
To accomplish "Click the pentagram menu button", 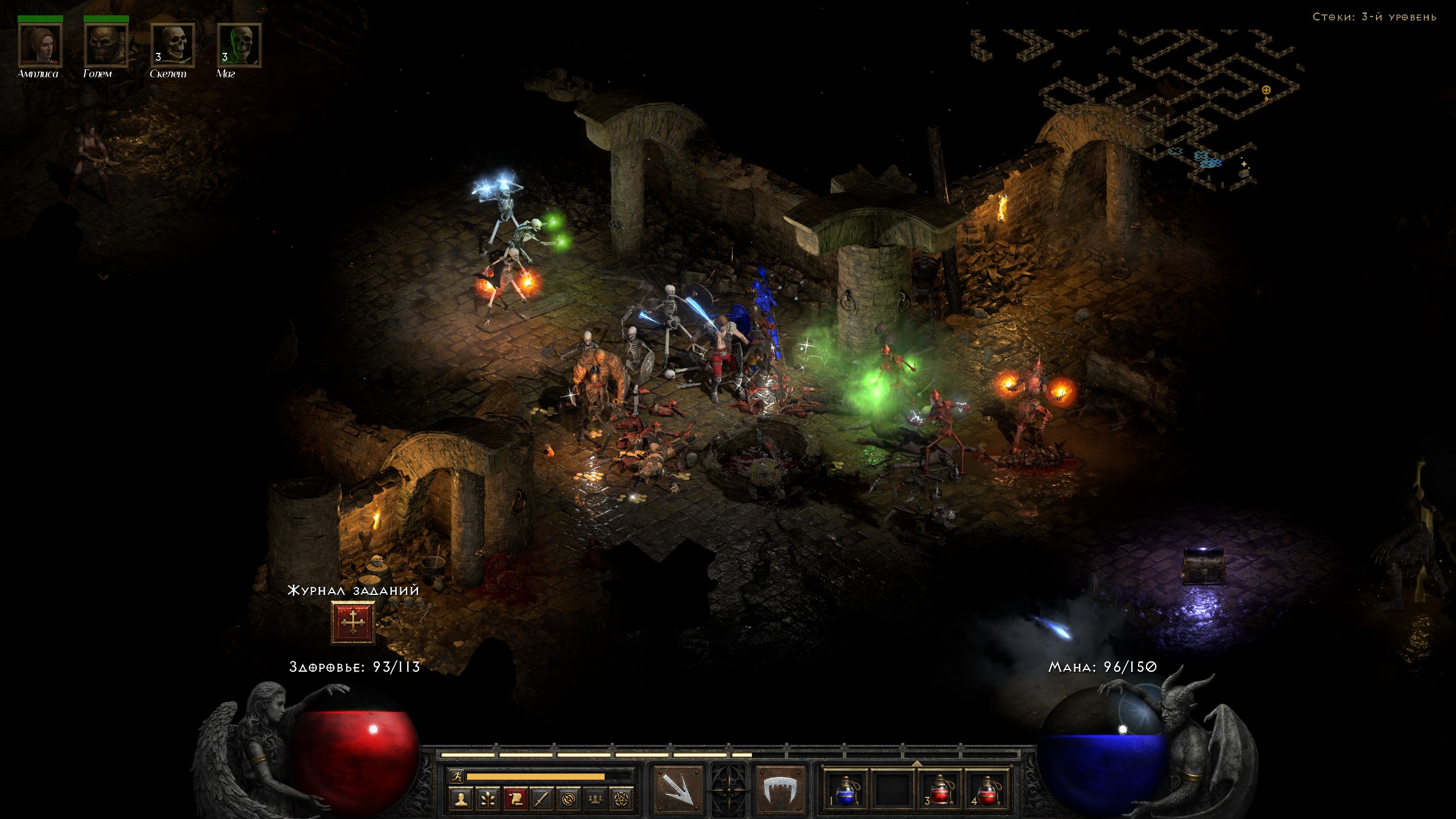I will coord(622,799).
